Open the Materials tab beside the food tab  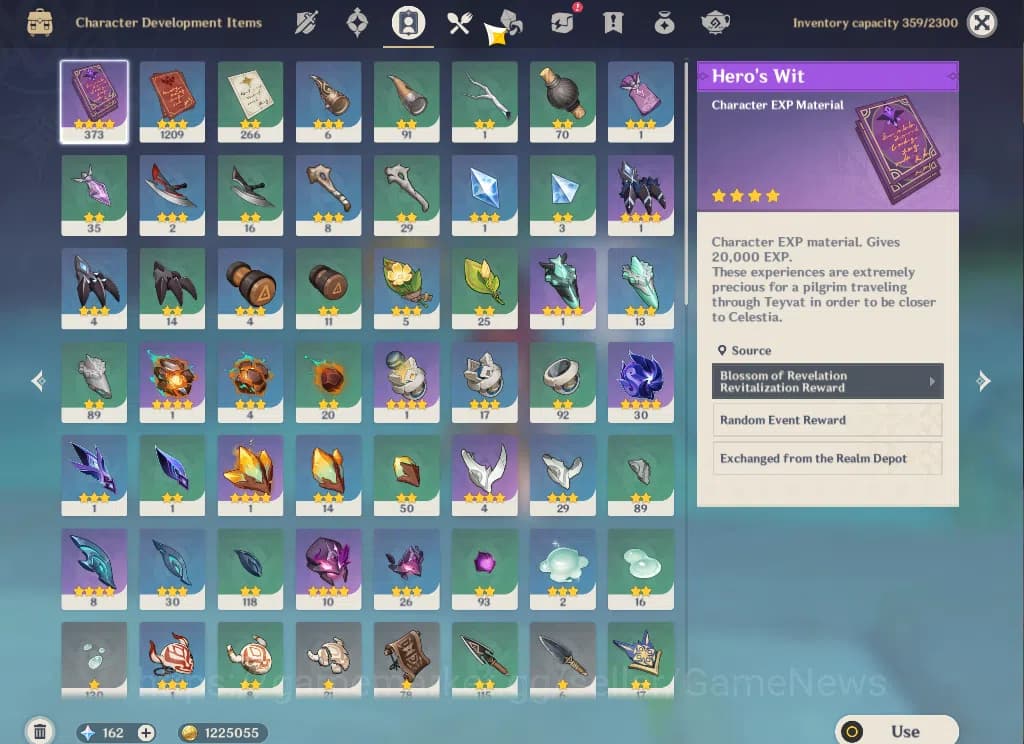[x=510, y=22]
